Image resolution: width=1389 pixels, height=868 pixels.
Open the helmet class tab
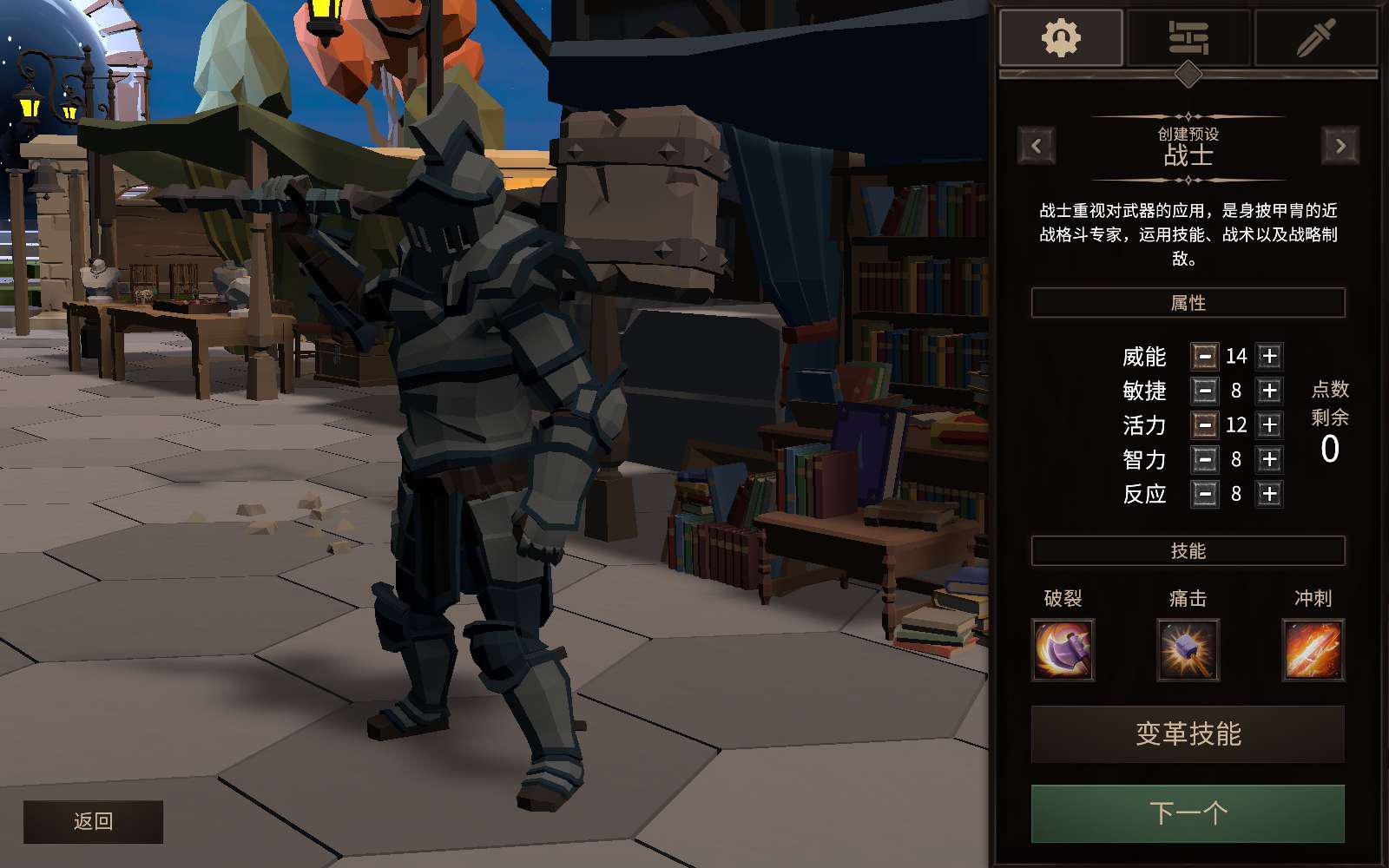1061,38
